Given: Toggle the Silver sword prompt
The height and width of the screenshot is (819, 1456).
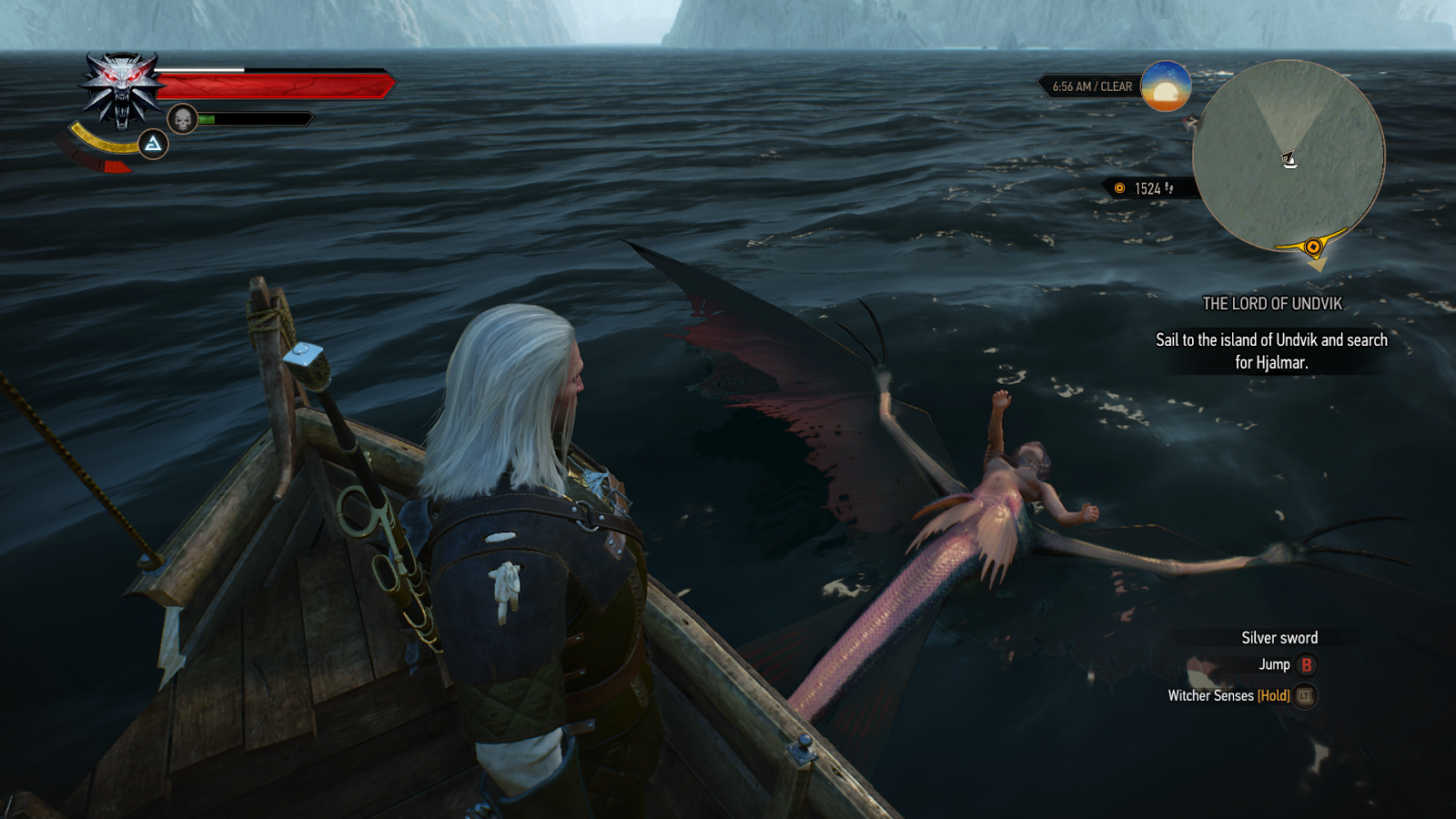Looking at the screenshot, I should coord(1278,637).
